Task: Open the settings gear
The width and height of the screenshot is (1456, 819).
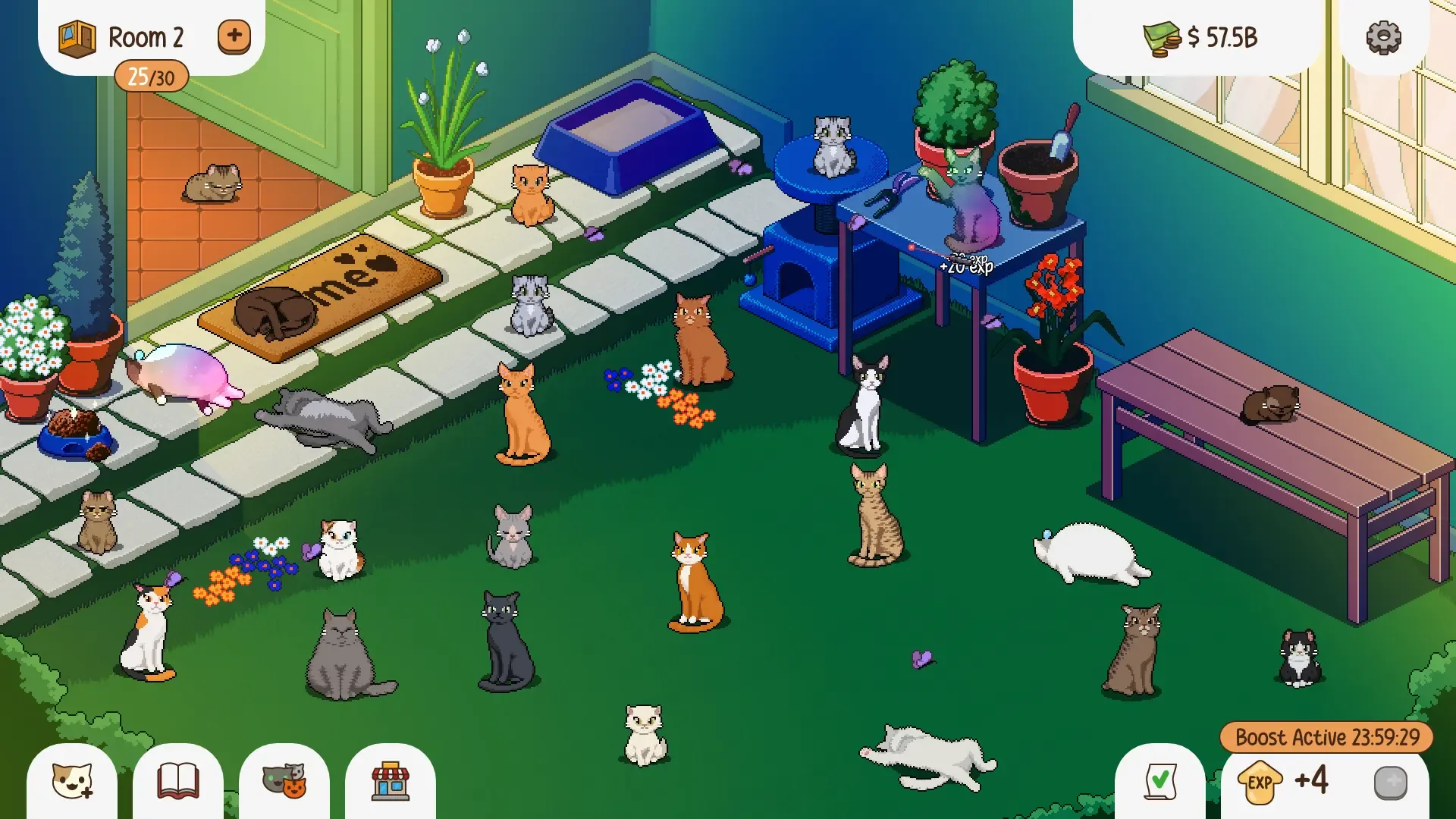Action: point(1385,35)
